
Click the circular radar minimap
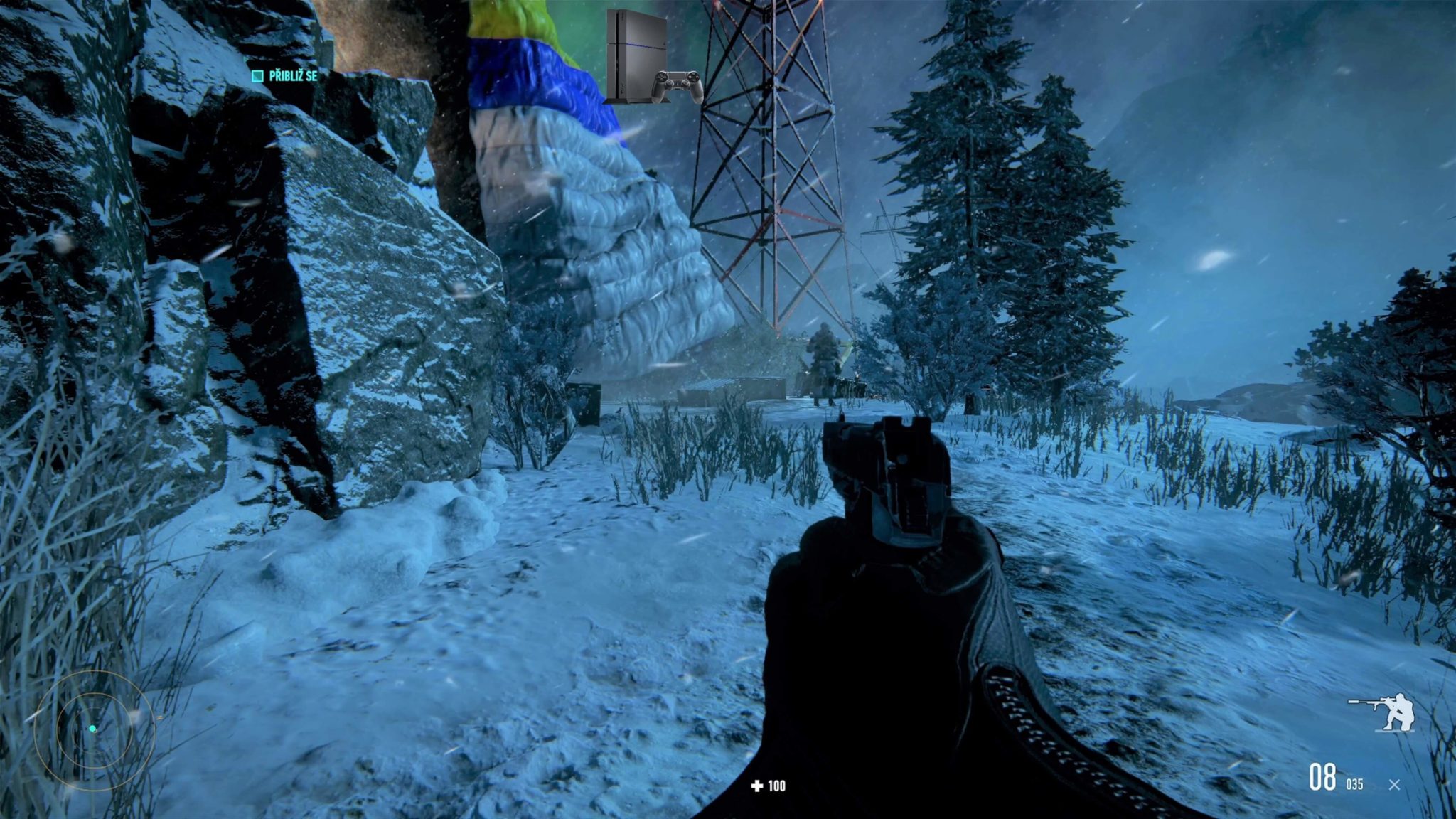coord(93,729)
